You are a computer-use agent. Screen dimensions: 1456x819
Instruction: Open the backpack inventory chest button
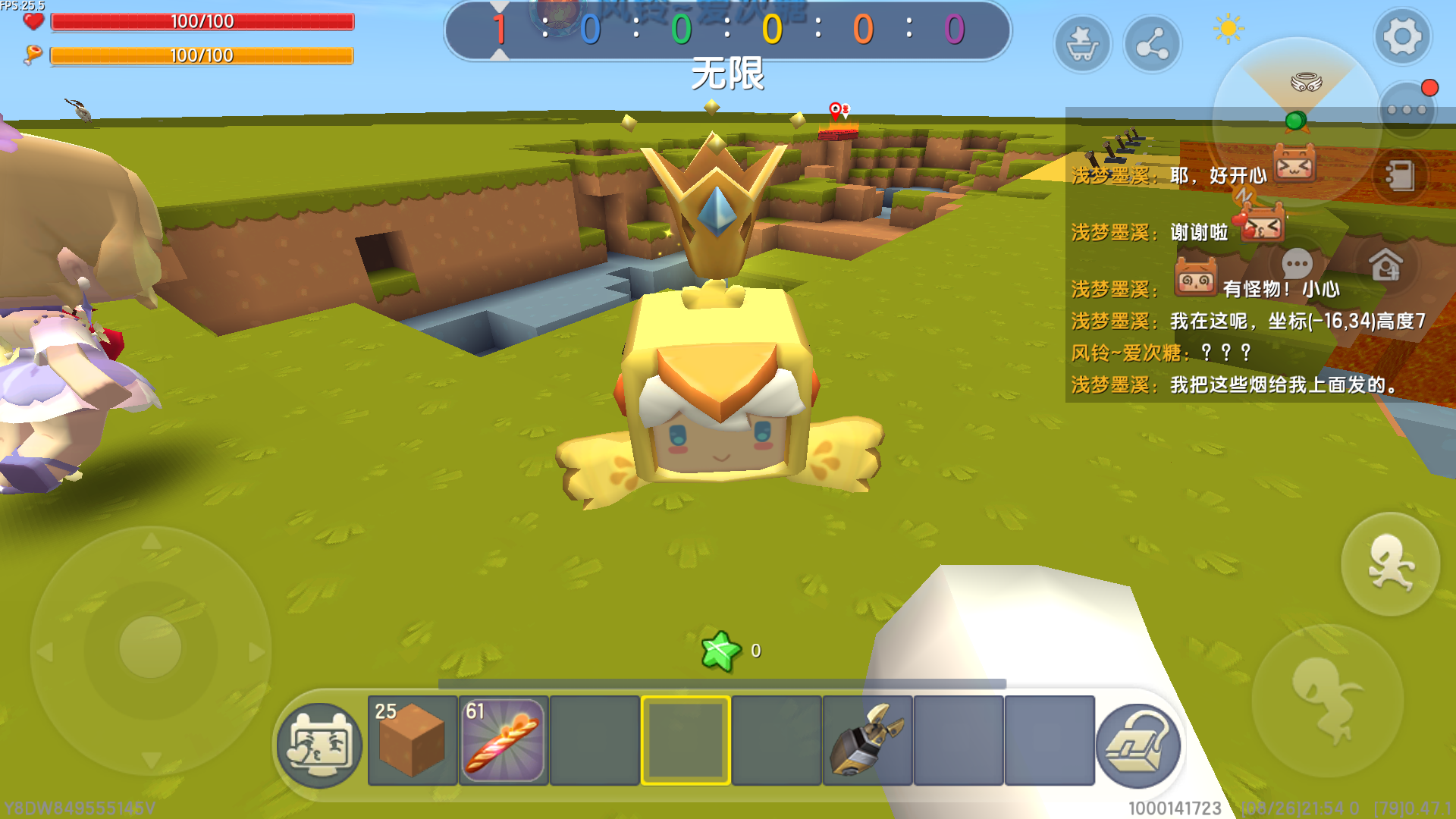point(1137,745)
